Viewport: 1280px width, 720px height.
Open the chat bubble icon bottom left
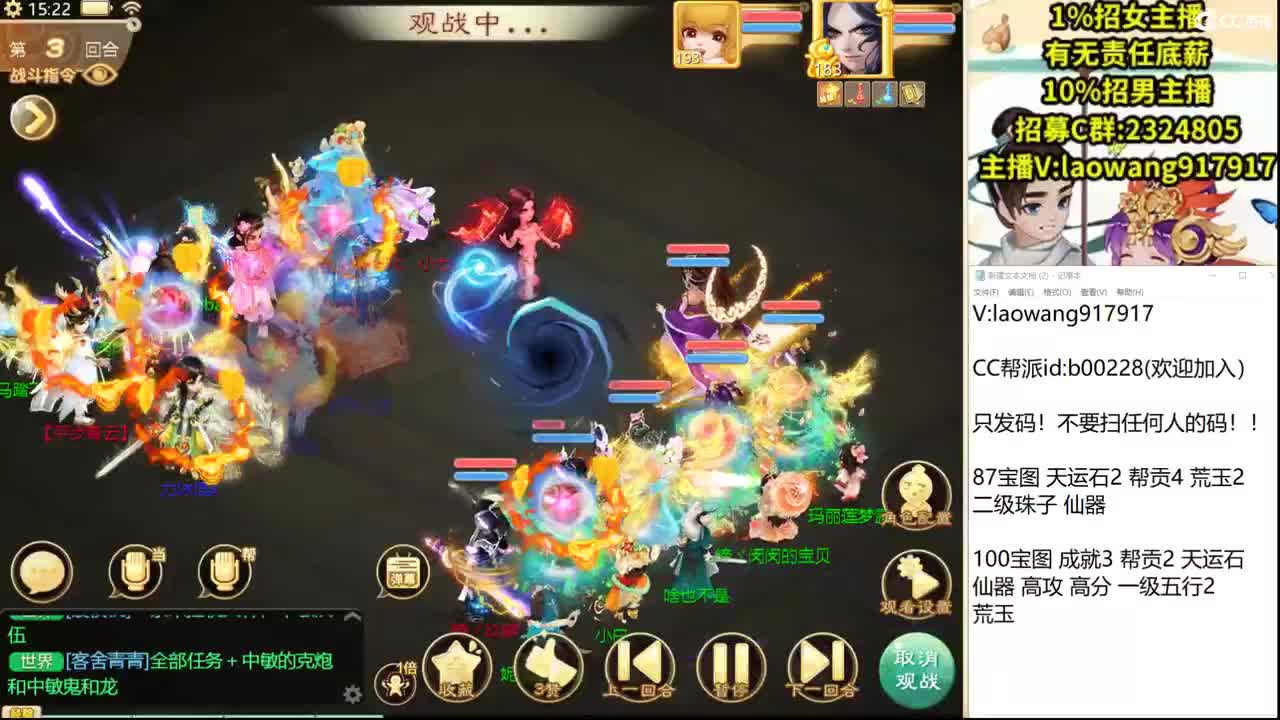40,572
